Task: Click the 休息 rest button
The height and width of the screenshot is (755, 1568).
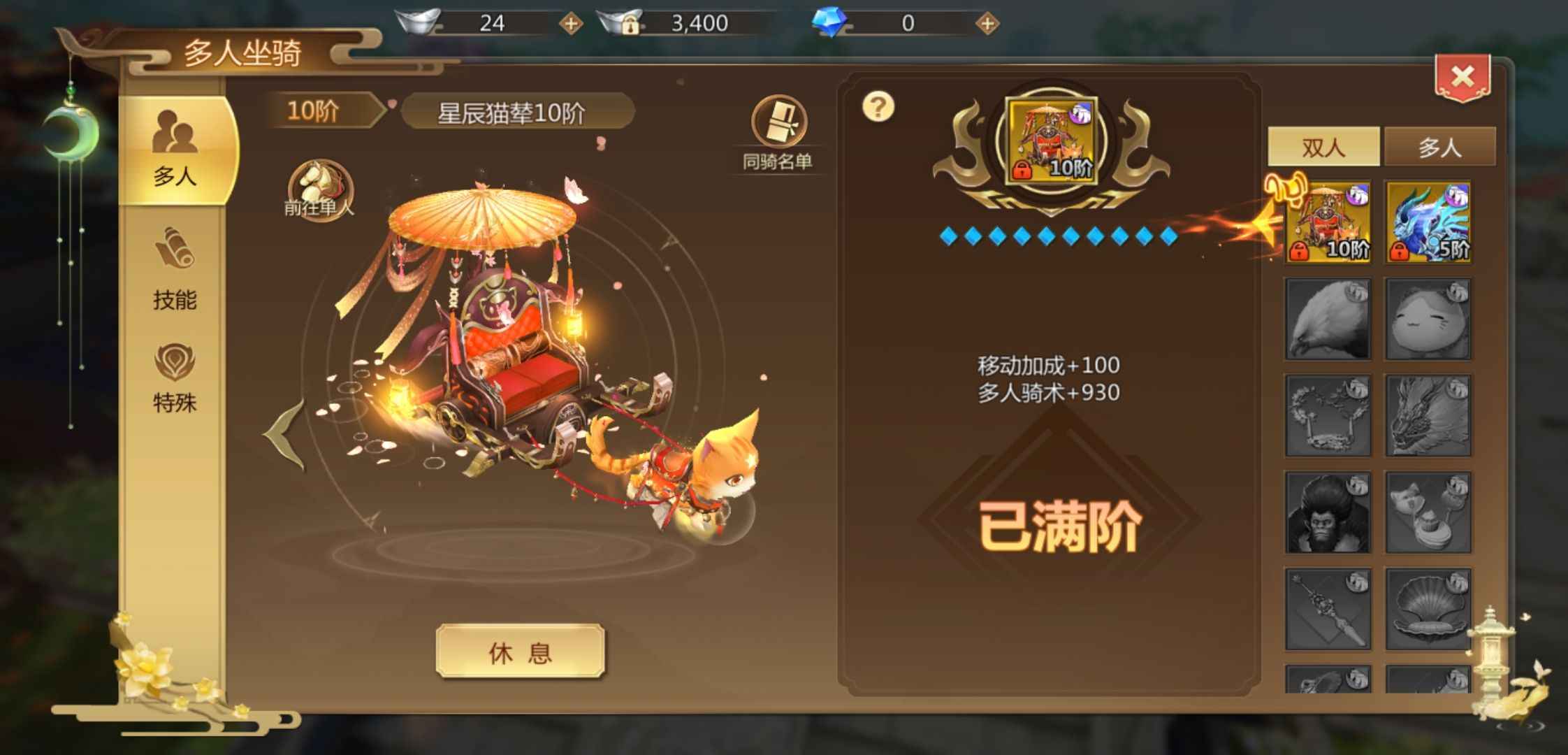Action: click(x=520, y=652)
